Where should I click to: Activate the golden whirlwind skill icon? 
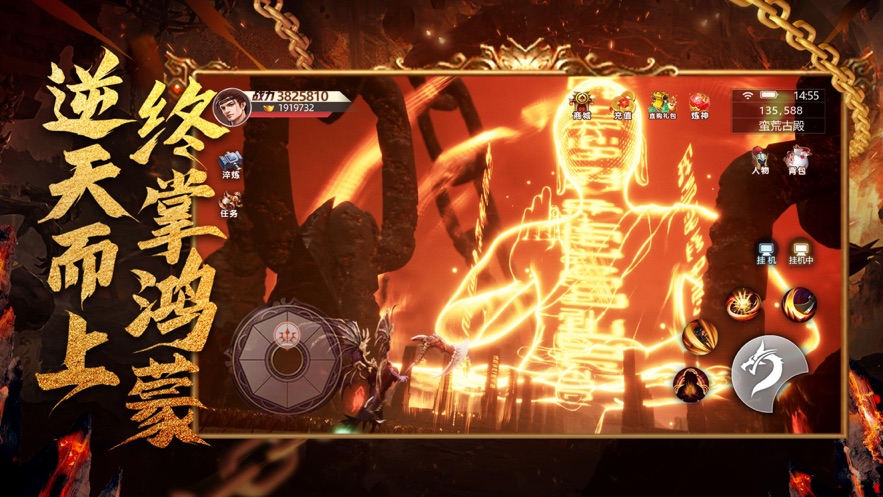click(699, 337)
